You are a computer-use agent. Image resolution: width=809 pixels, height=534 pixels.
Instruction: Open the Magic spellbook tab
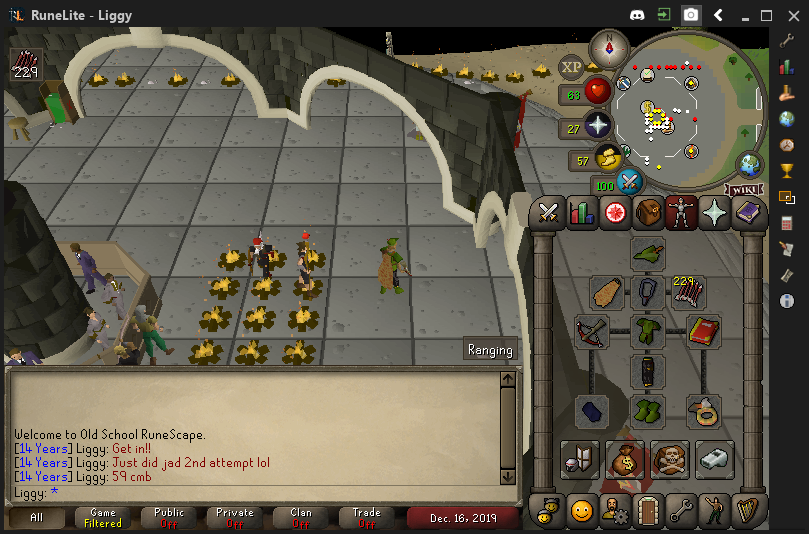pos(747,212)
